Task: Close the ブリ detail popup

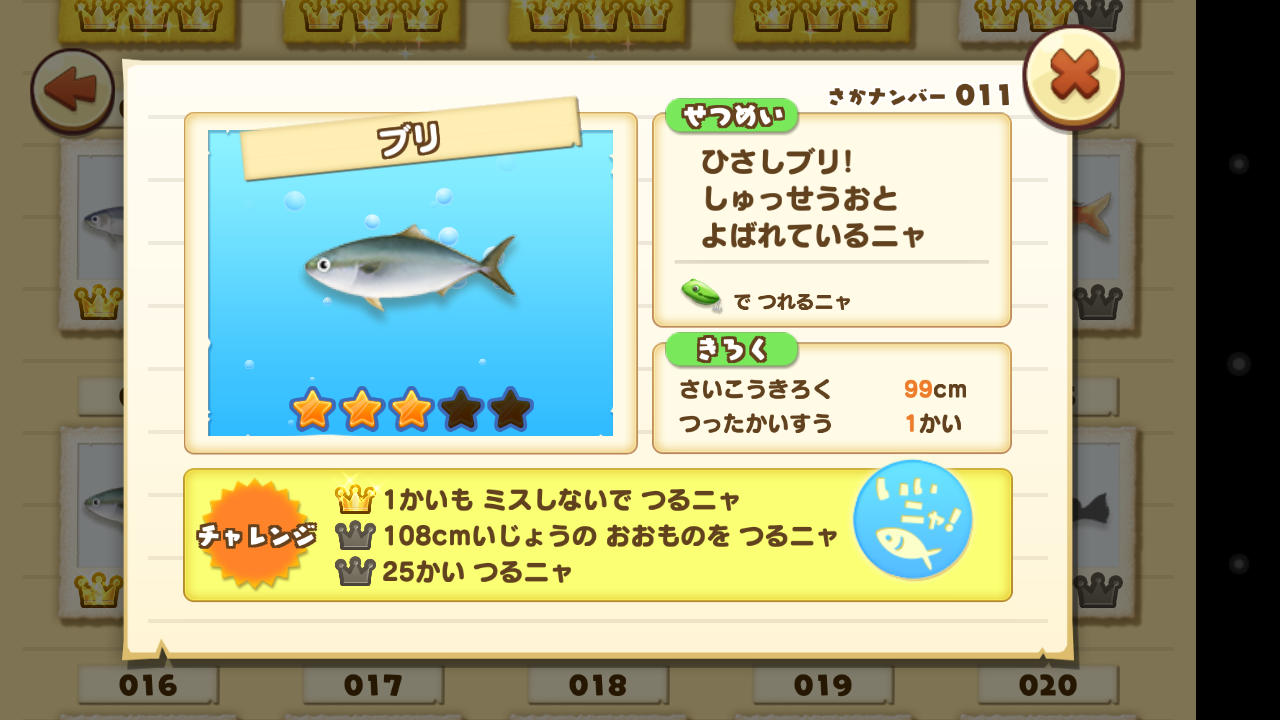Action: tap(1073, 75)
